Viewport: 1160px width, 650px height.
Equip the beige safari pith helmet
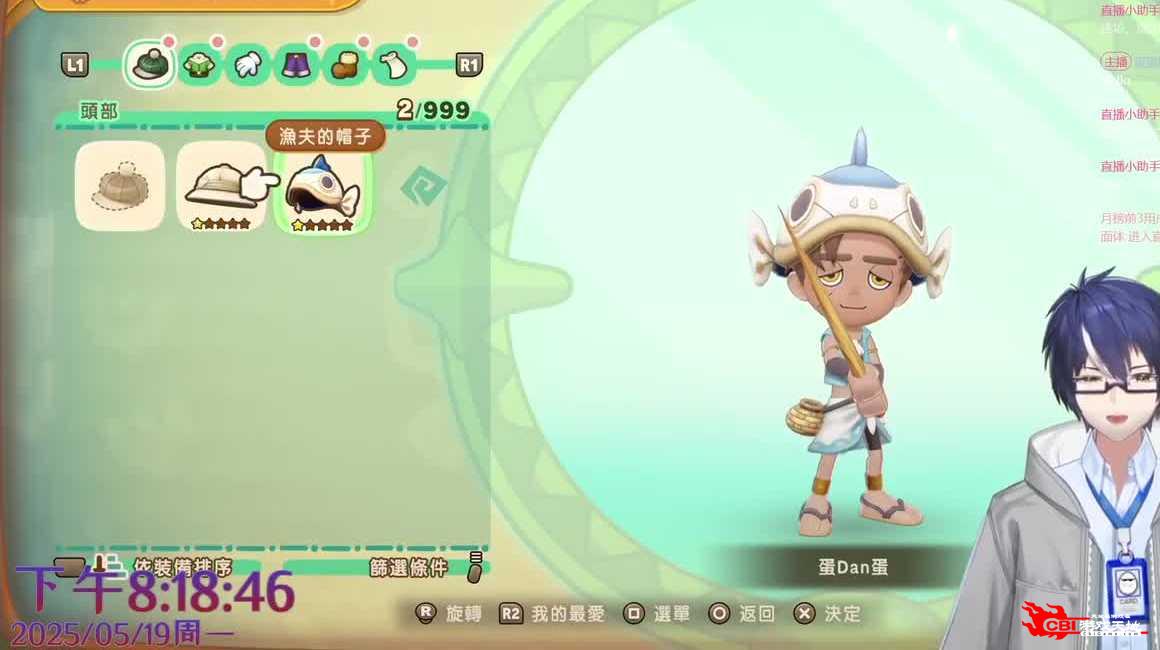[x=220, y=186]
